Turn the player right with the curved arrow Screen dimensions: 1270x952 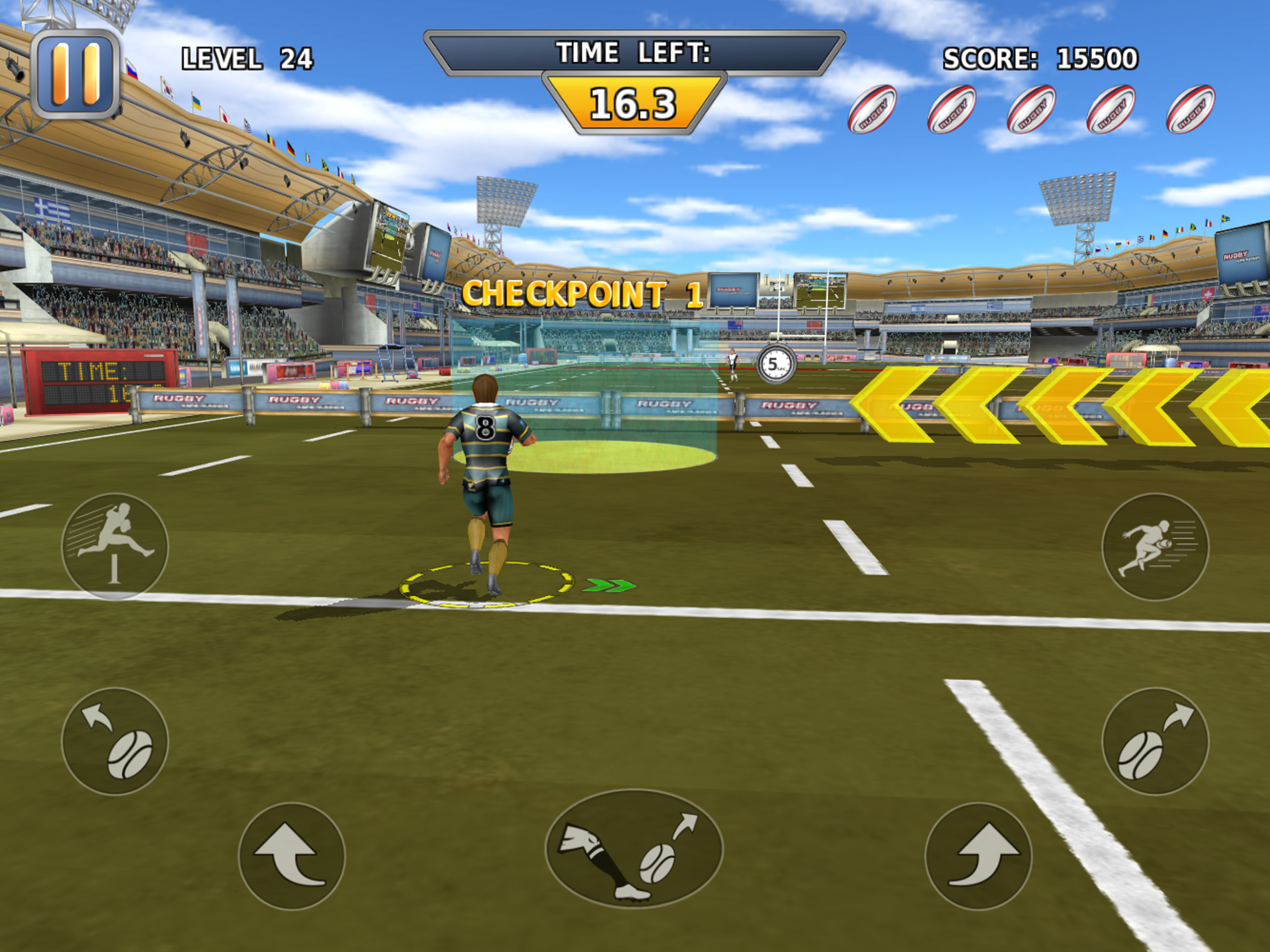tap(978, 855)
